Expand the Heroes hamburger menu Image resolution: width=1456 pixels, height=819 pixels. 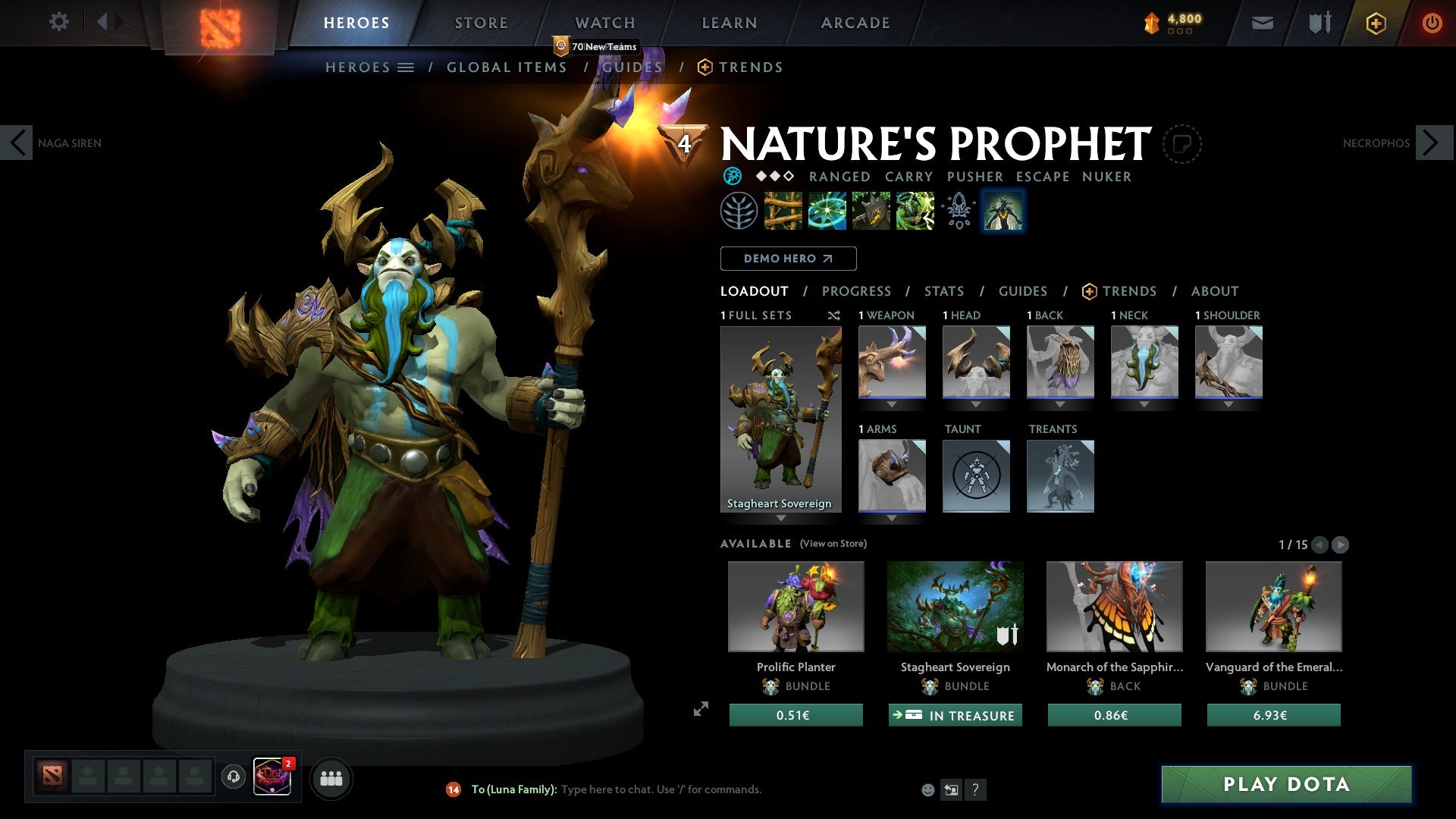[x=406, y=67]
